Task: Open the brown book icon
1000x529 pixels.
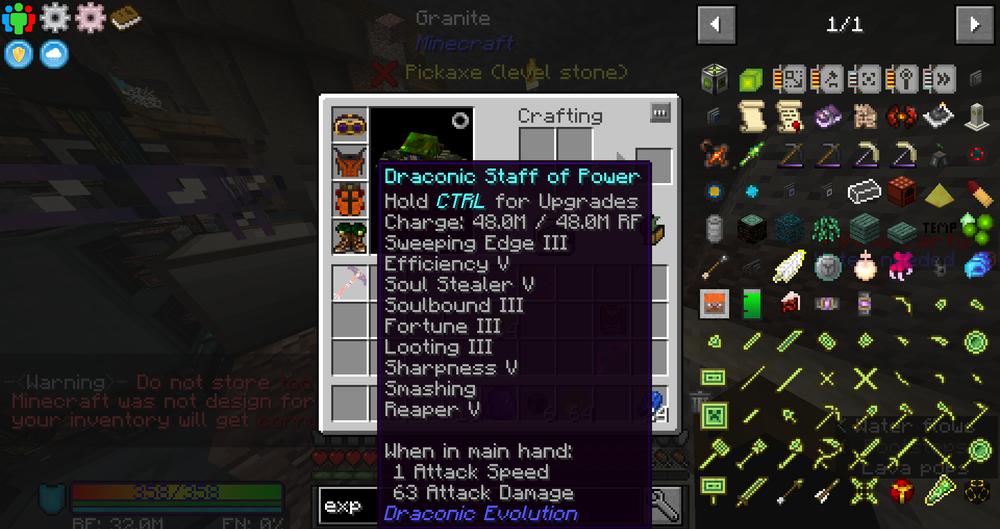Action: (x=126, y=17)
